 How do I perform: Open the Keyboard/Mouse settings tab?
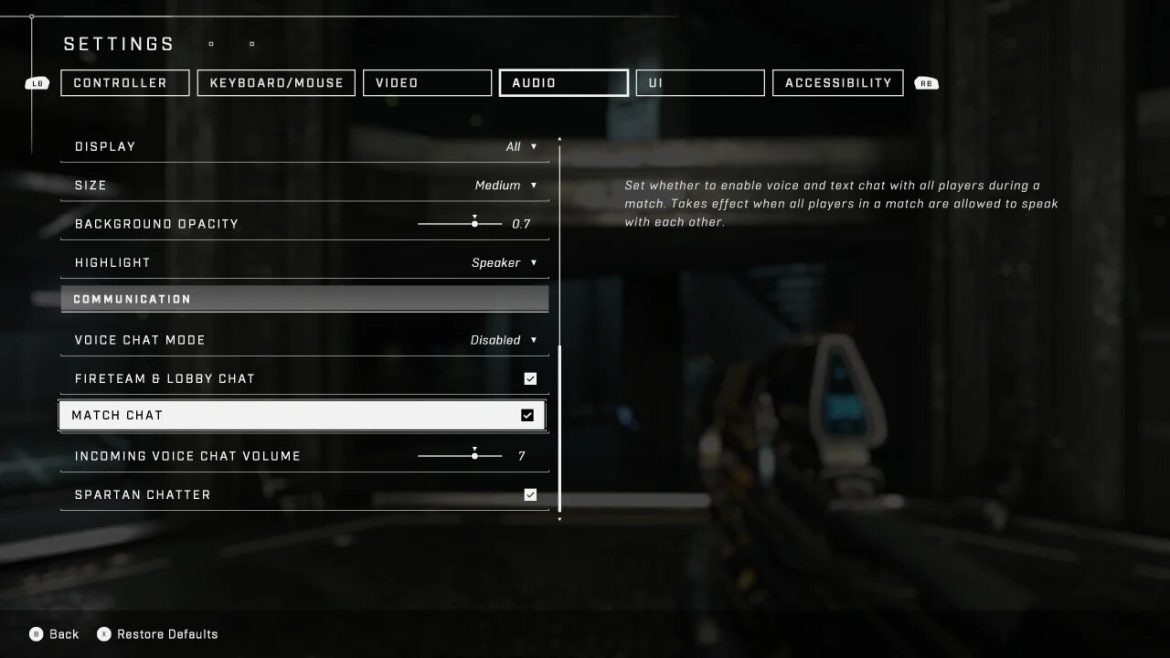[x=276, y=83]
